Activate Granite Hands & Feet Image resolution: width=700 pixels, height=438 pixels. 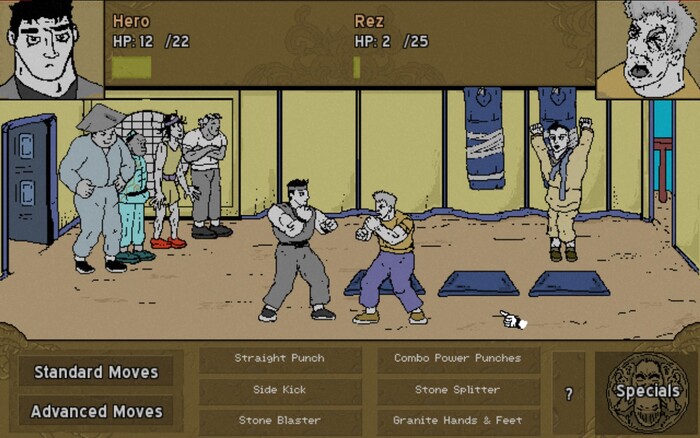pyautogui.click(x=458, y=420)
